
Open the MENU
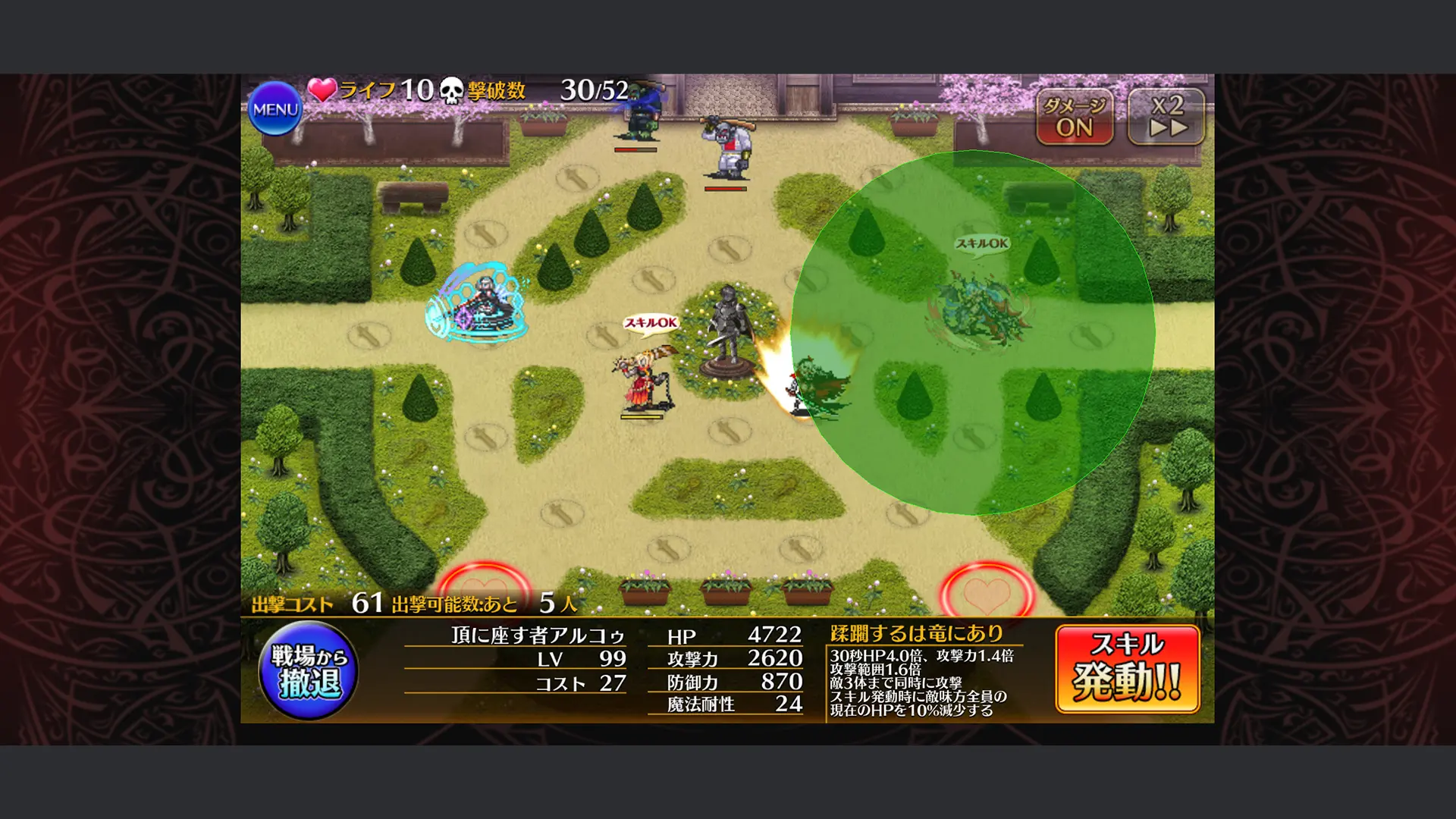click(276, 108)
